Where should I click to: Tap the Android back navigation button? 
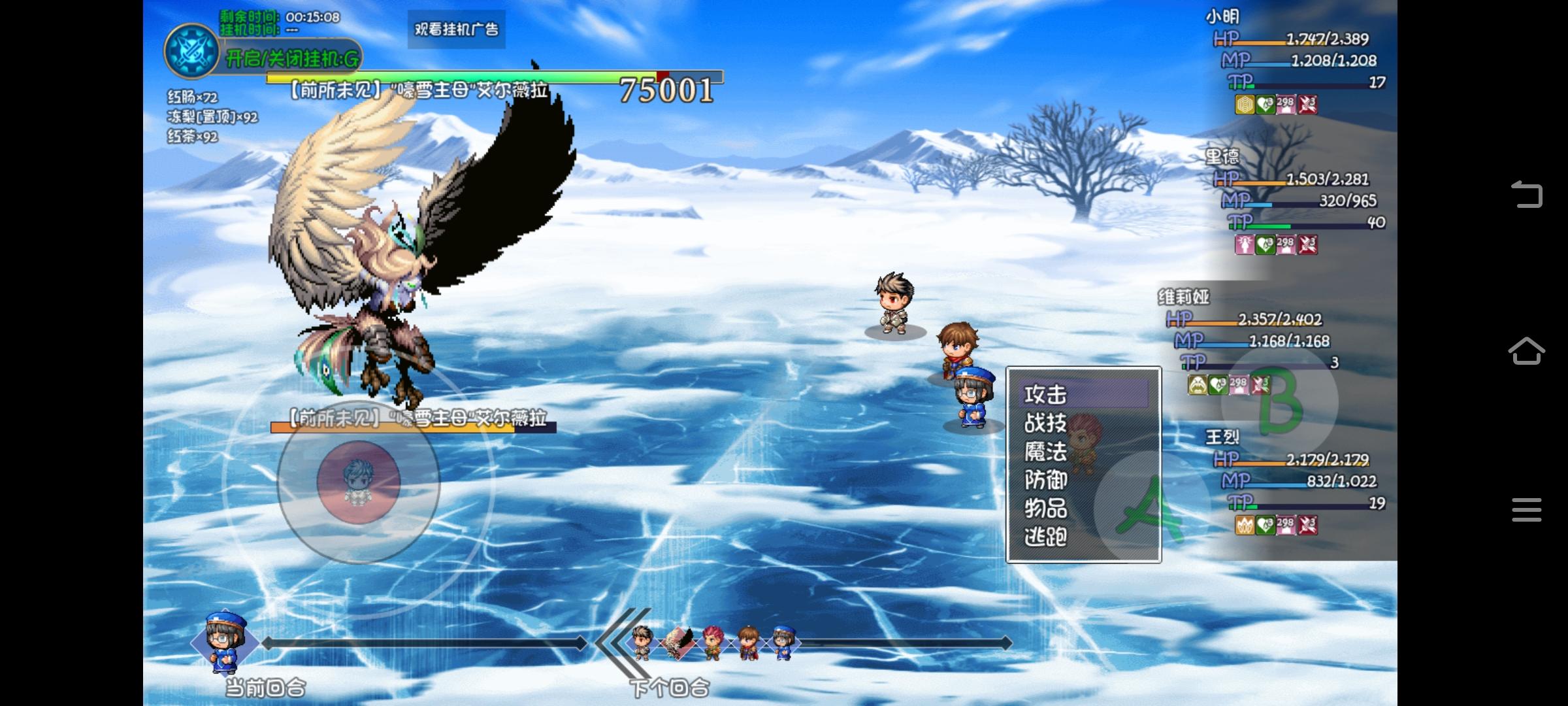point(1526,194)
